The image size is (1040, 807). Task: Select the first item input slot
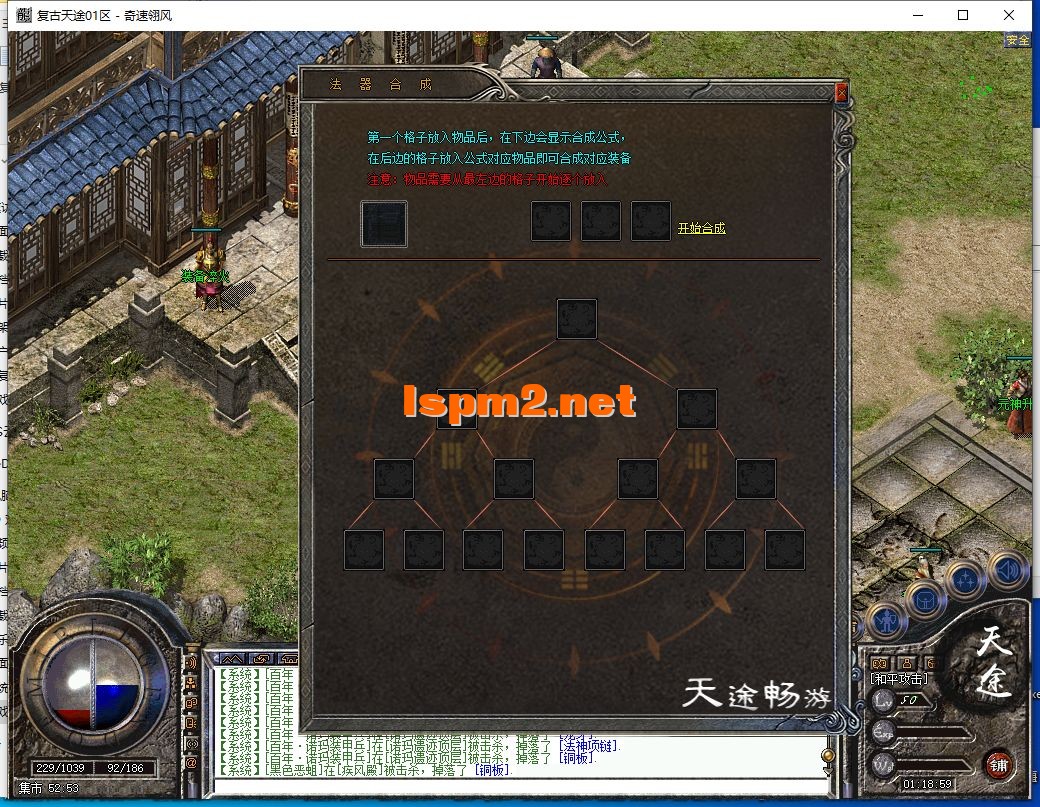(x=384, y=223)
